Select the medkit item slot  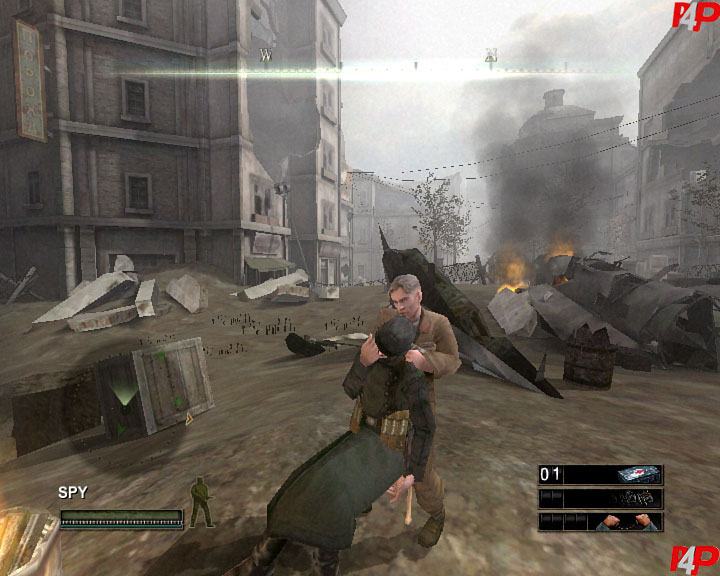600,475
